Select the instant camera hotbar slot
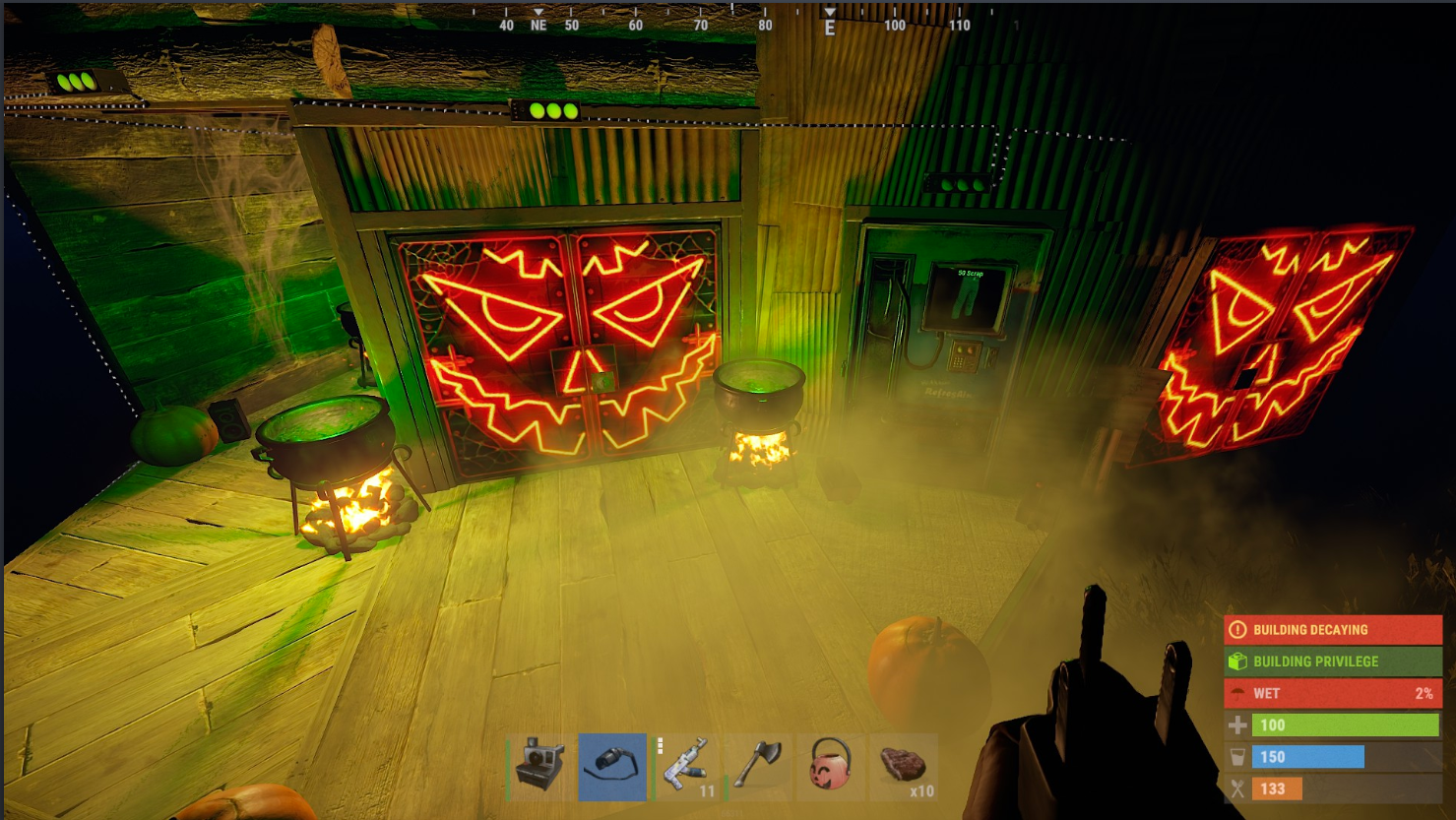Image resolution: width=1456 pixels, height=820 pixels. coord(540,766)
